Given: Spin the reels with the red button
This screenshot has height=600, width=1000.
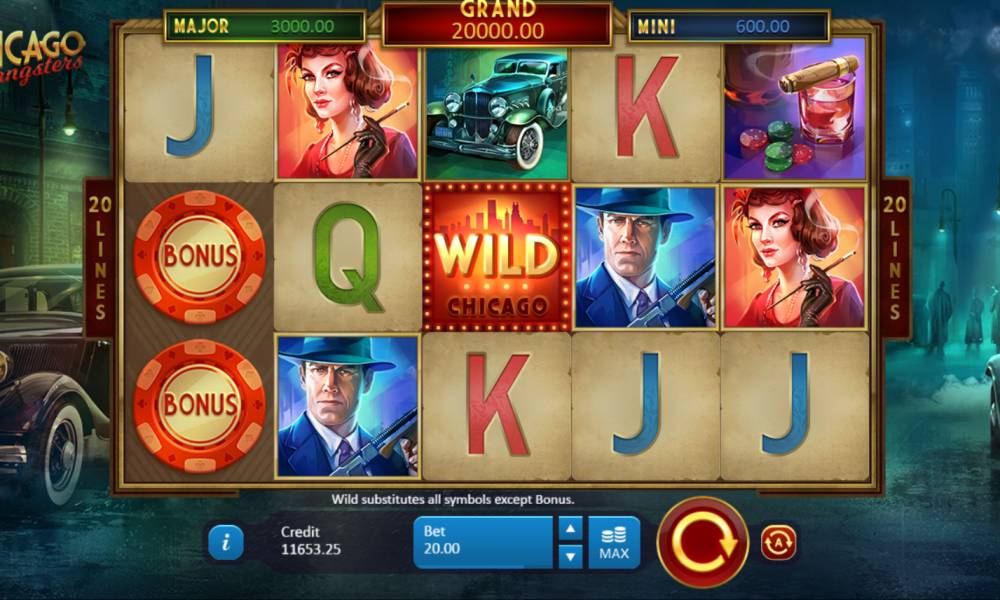Looking at the screenshot, I should click(x=702, y=542).
